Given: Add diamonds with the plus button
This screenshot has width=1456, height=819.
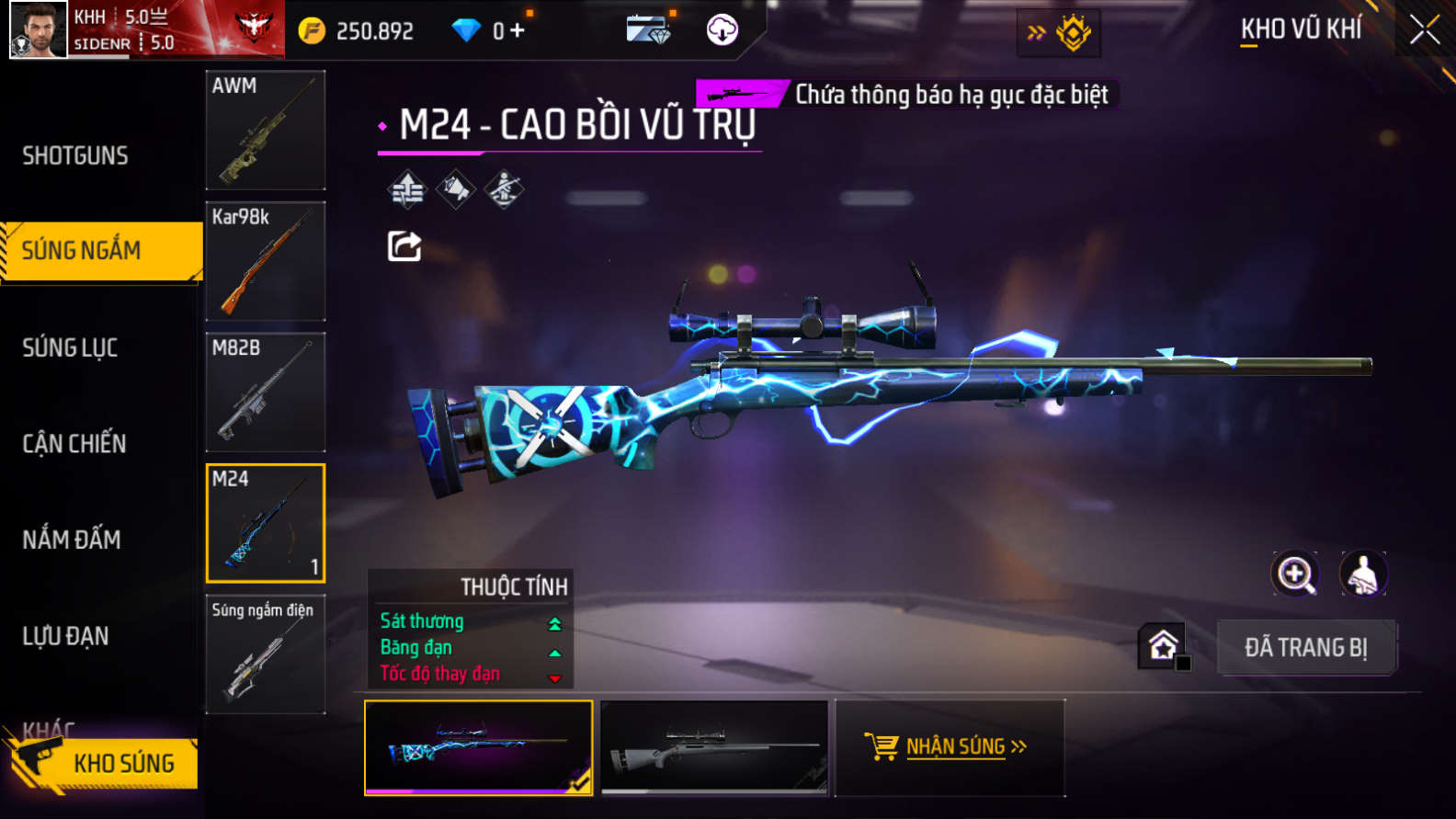Looking at the screenshot, I should [518, 30].
